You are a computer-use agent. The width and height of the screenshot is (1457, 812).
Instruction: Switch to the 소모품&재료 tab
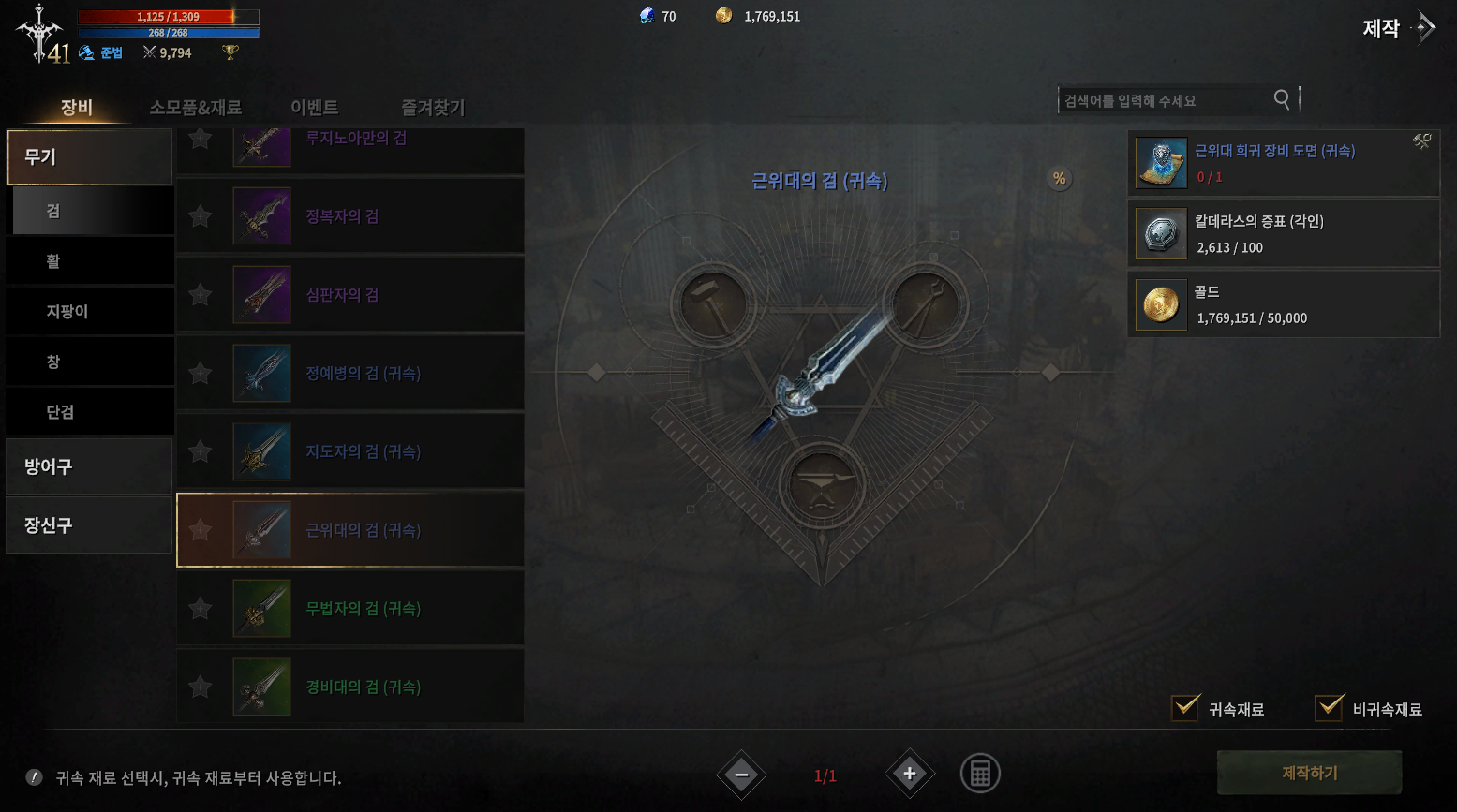point(195,108)
